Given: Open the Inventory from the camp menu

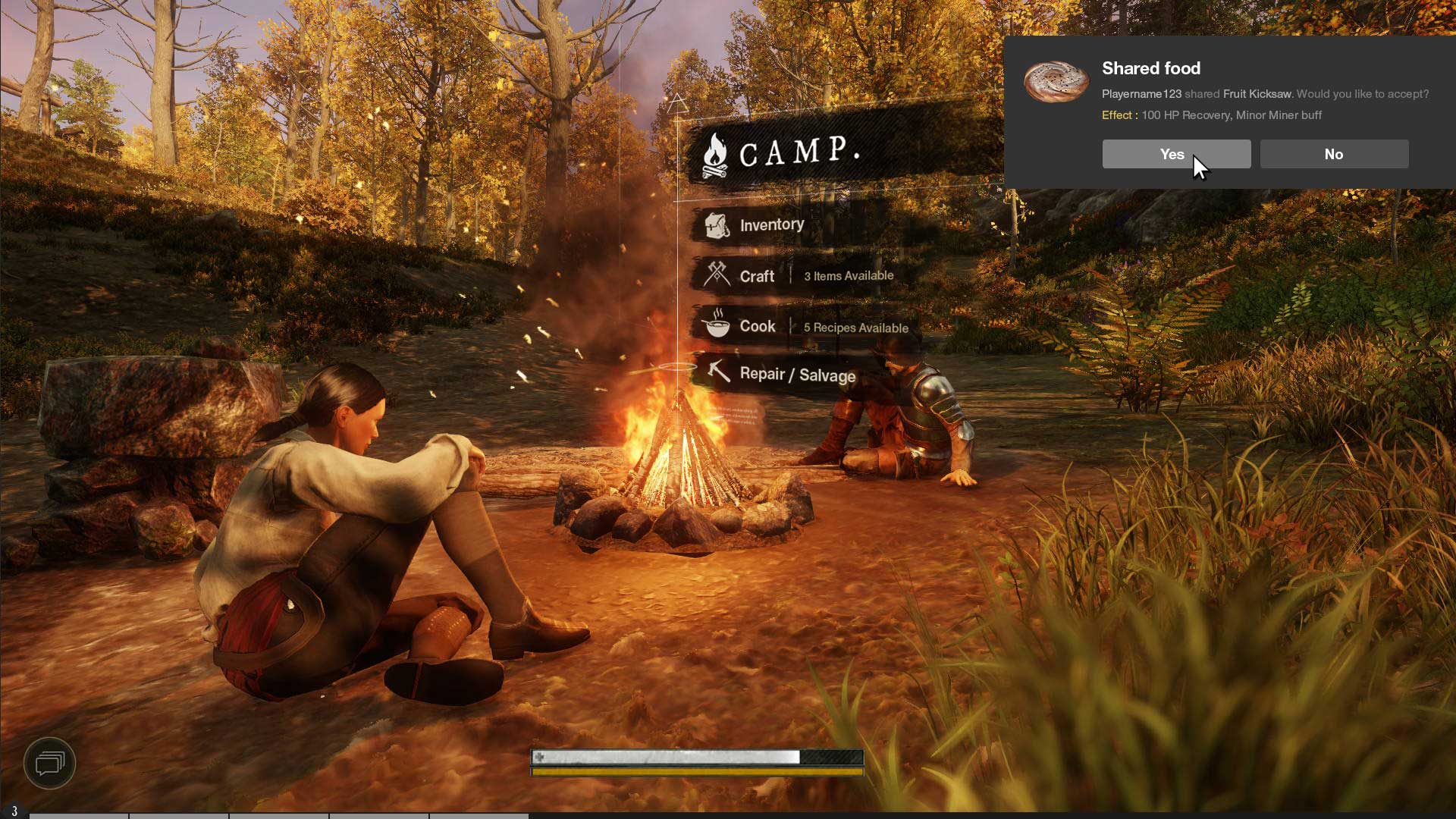Looking at the screenshot, I should coord(771,225).
